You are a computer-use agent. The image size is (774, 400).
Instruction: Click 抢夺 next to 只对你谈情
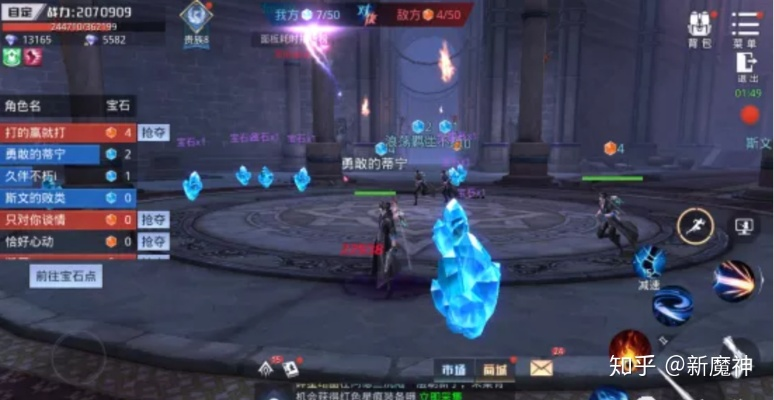(153, 220)
